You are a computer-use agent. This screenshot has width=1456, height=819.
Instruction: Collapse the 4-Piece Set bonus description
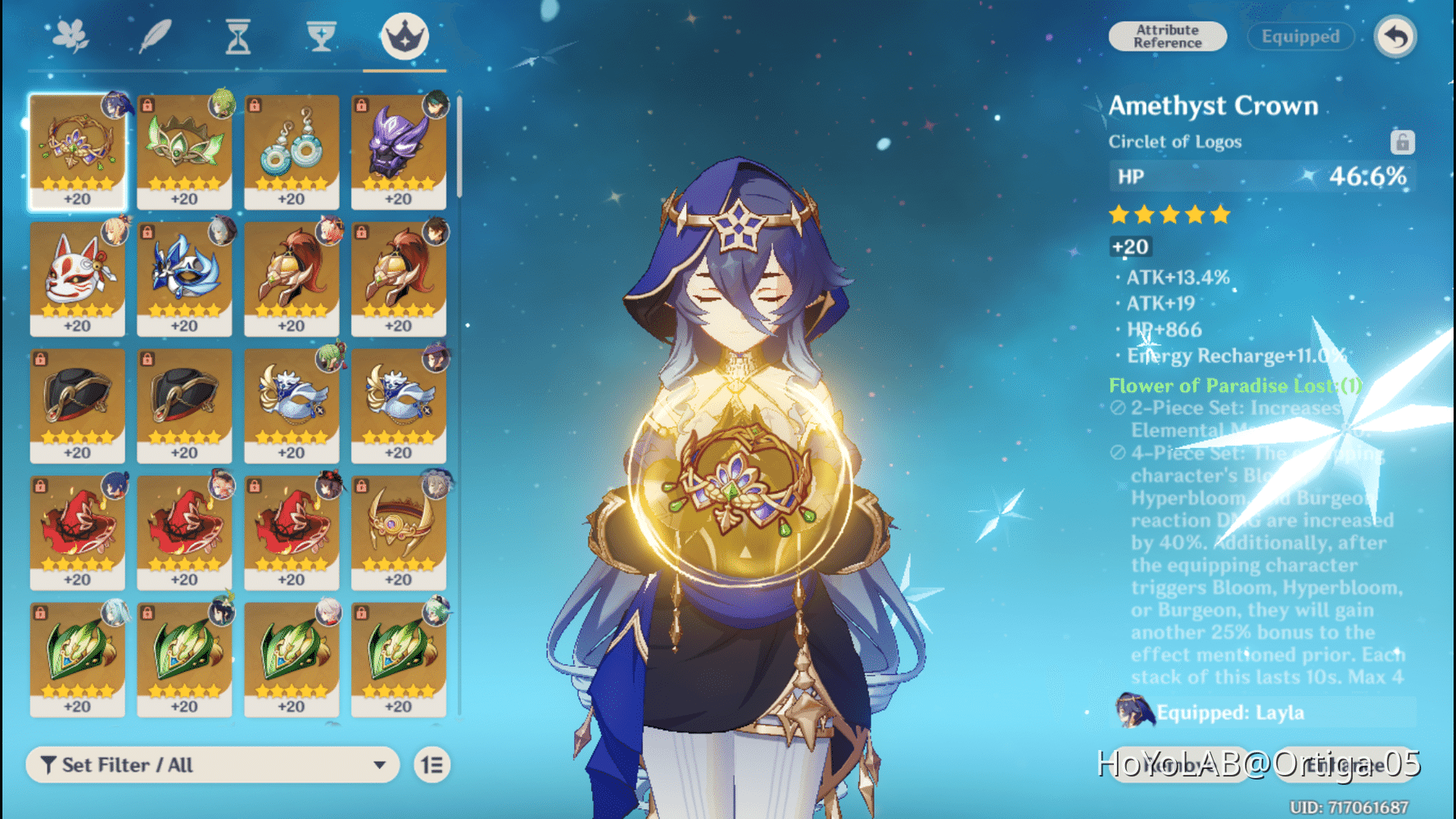[1118, 453]
